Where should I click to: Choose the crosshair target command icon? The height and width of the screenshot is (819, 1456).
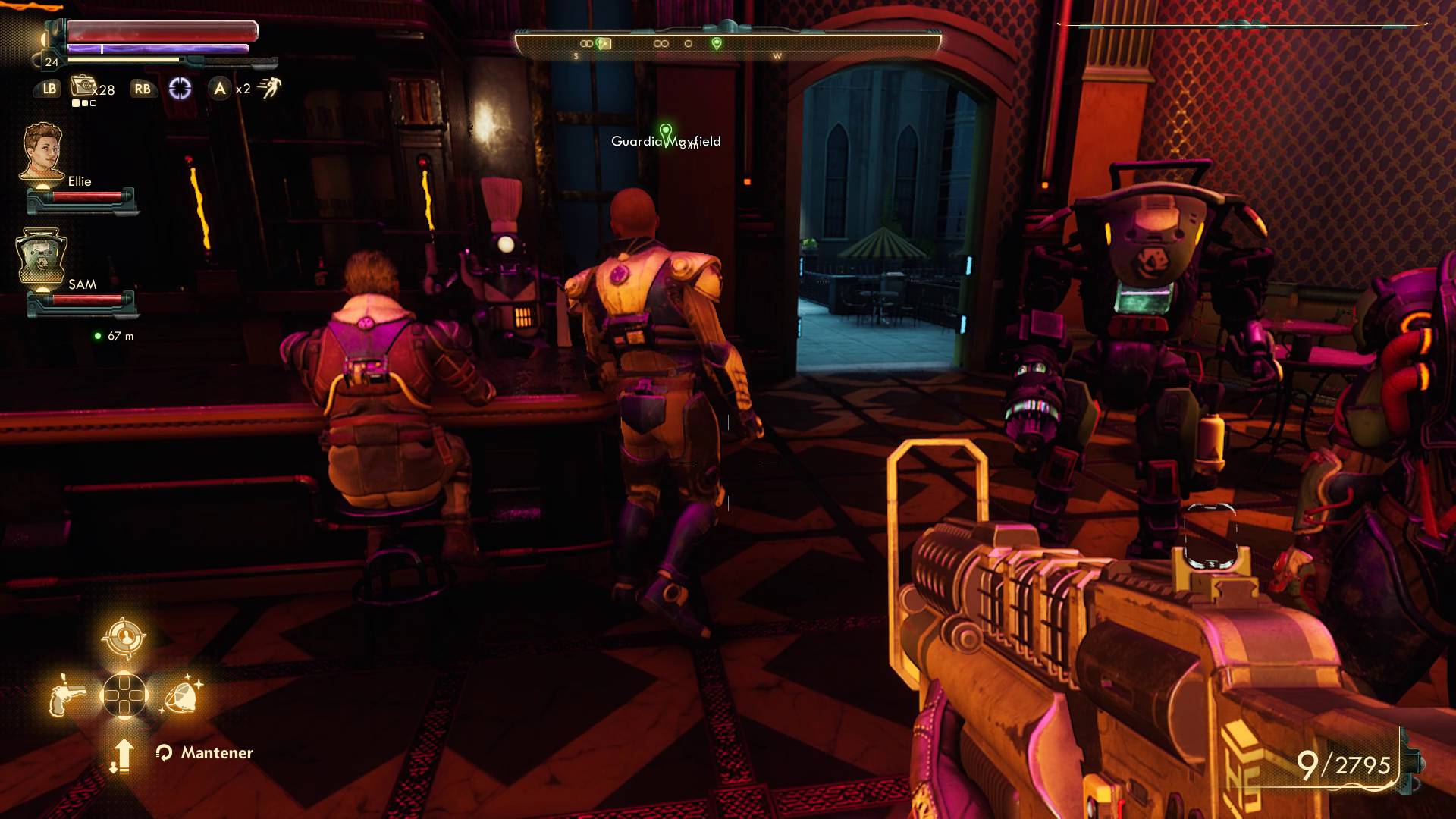124,638
